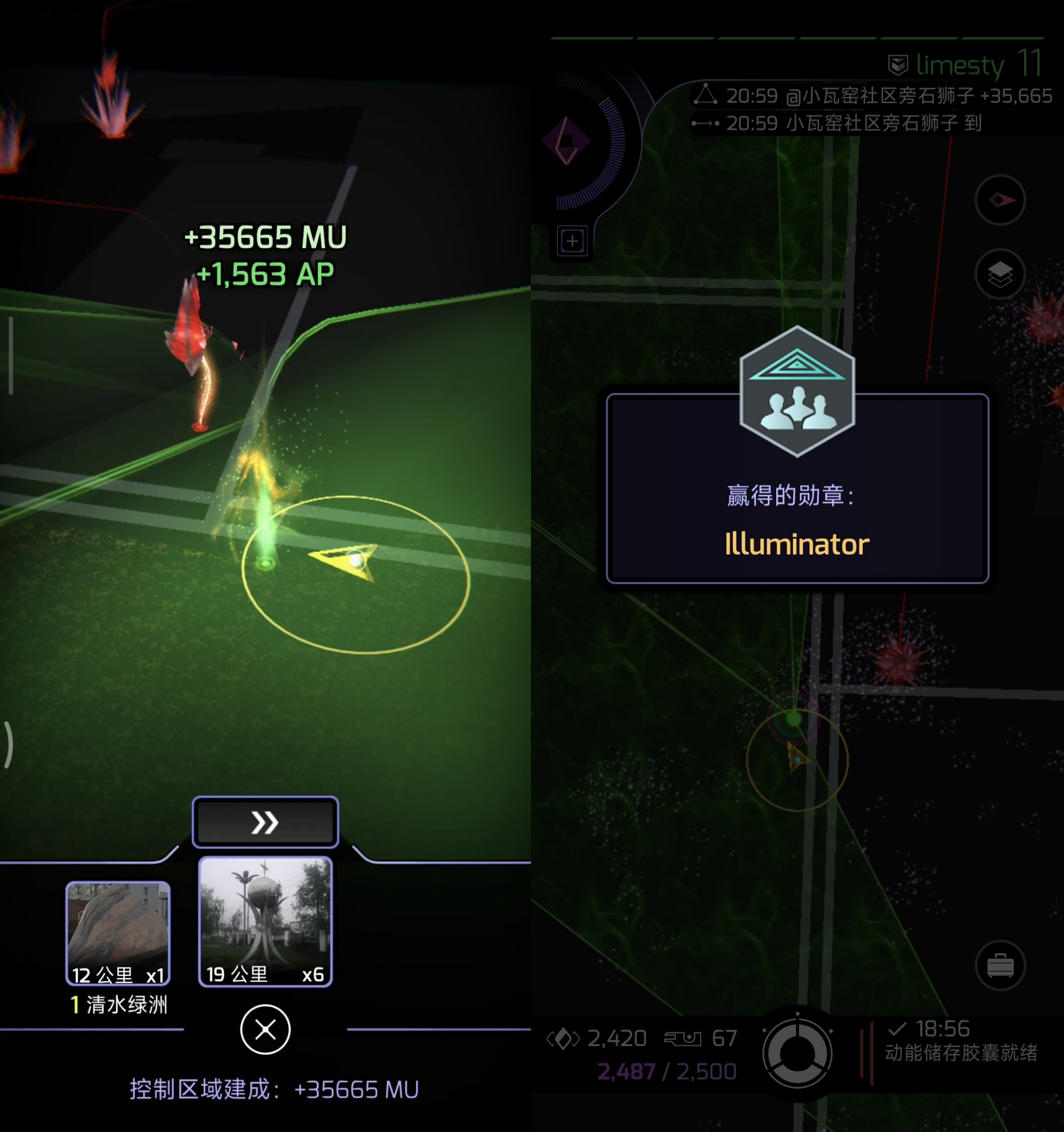Close the link selection panel
The width and height of the screenshot is (1064, 1132).
(265, 1029)
